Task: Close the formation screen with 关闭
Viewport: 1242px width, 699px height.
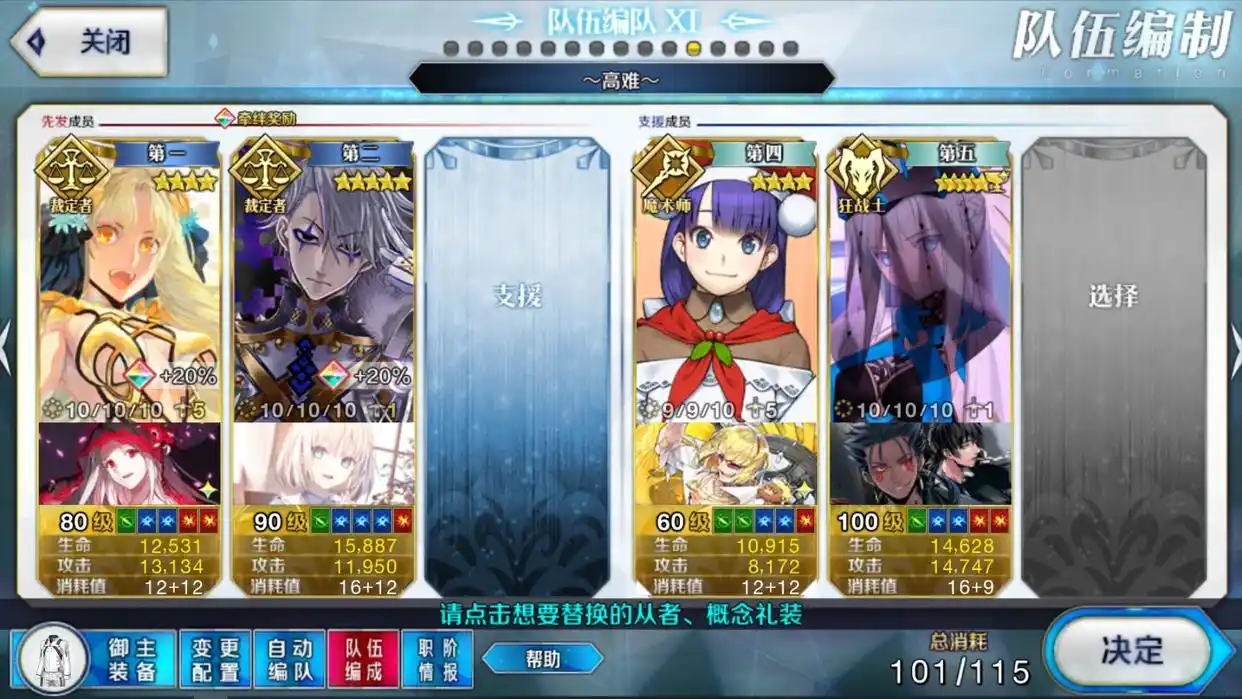Action: click(88, 42)
